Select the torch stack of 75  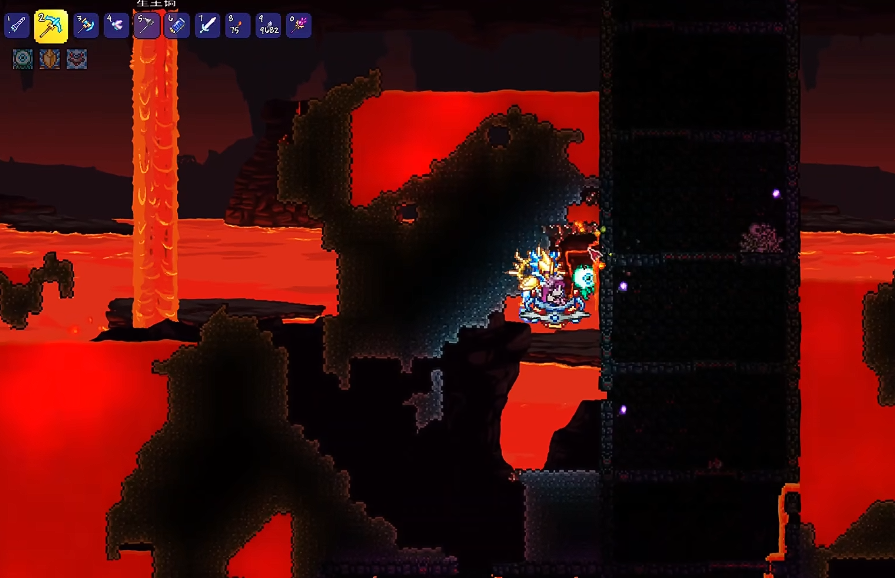(238, 25)
